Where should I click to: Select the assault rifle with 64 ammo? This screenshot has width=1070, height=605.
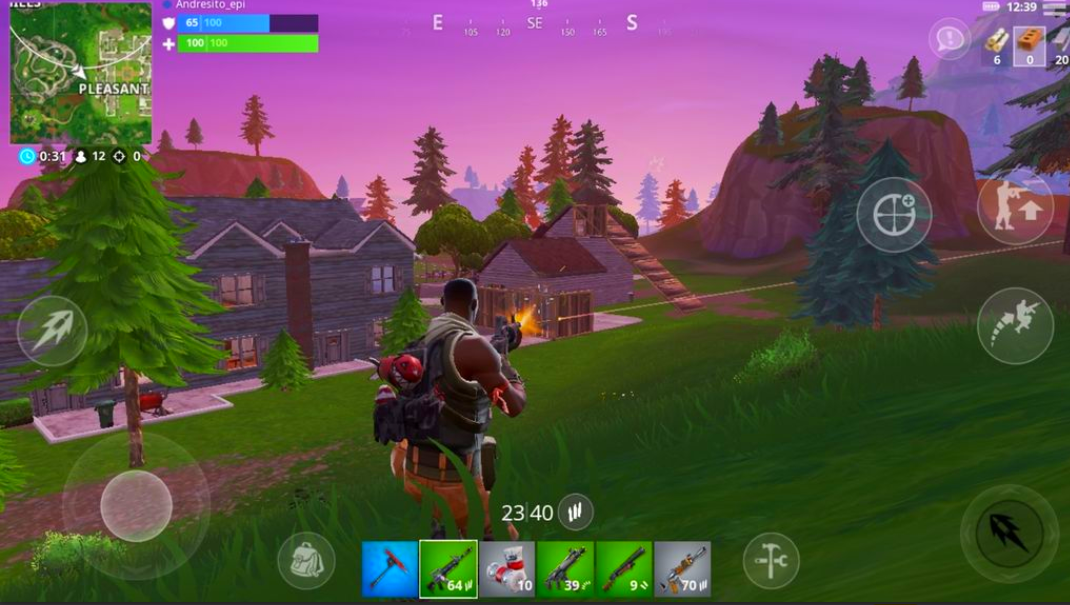tap(448, 569)
